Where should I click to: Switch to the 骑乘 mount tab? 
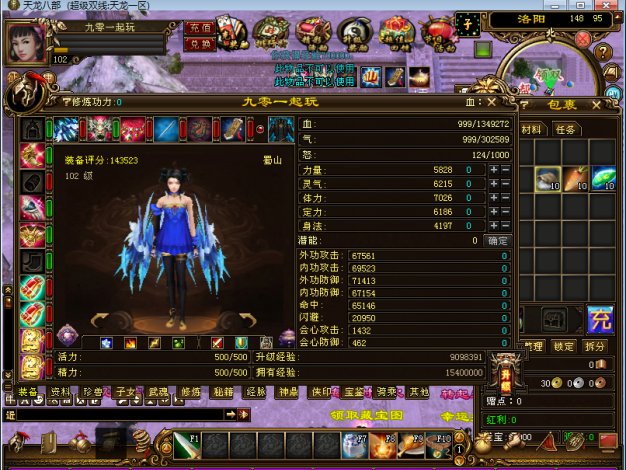click(386, 392)
